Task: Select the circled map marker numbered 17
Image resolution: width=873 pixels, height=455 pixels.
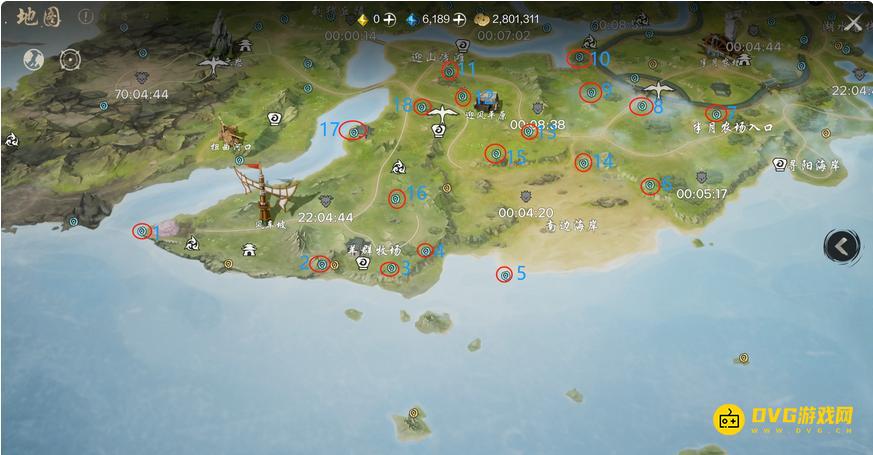Action: [x=353, y=130]
